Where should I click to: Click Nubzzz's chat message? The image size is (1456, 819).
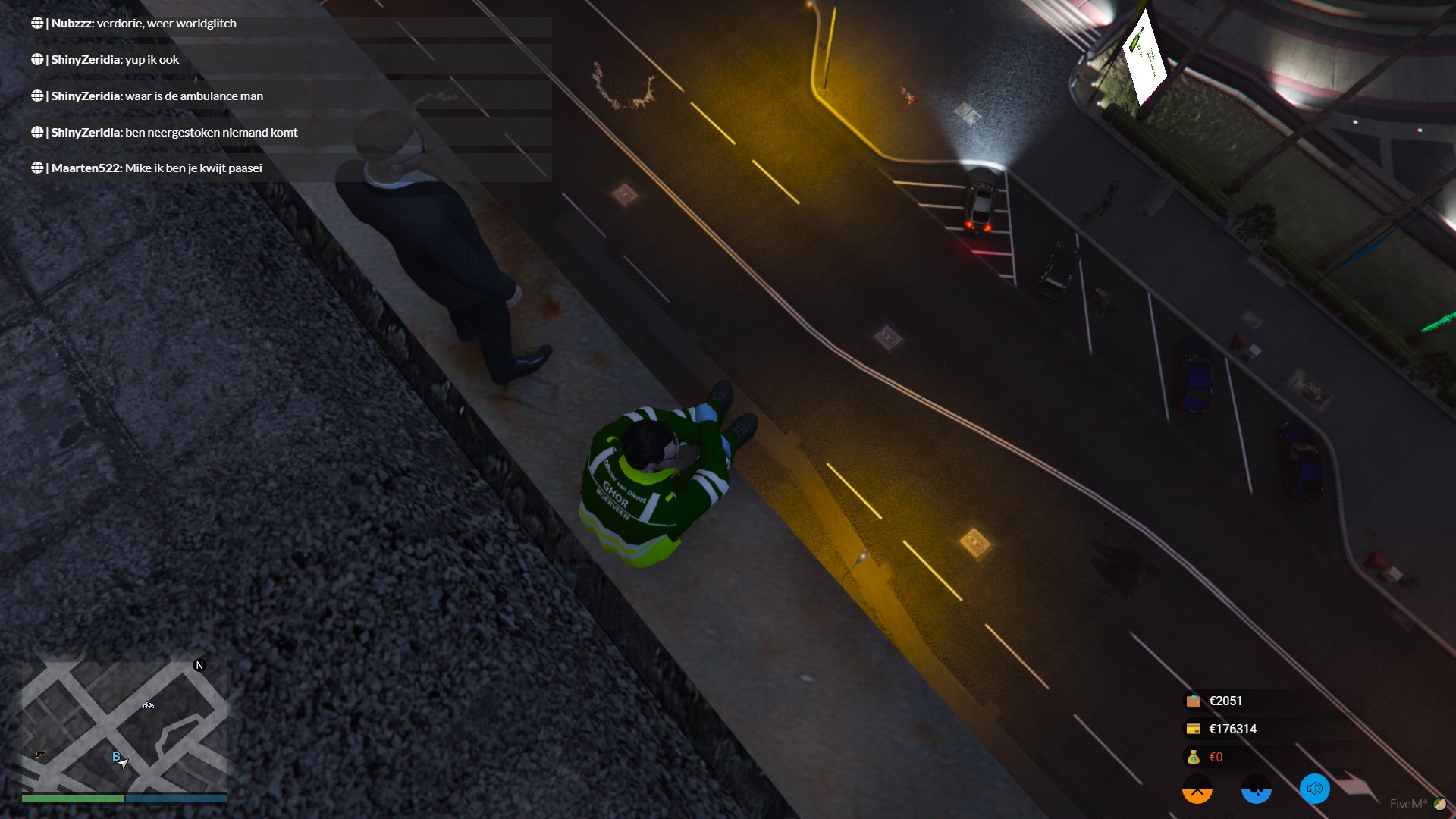143,24
